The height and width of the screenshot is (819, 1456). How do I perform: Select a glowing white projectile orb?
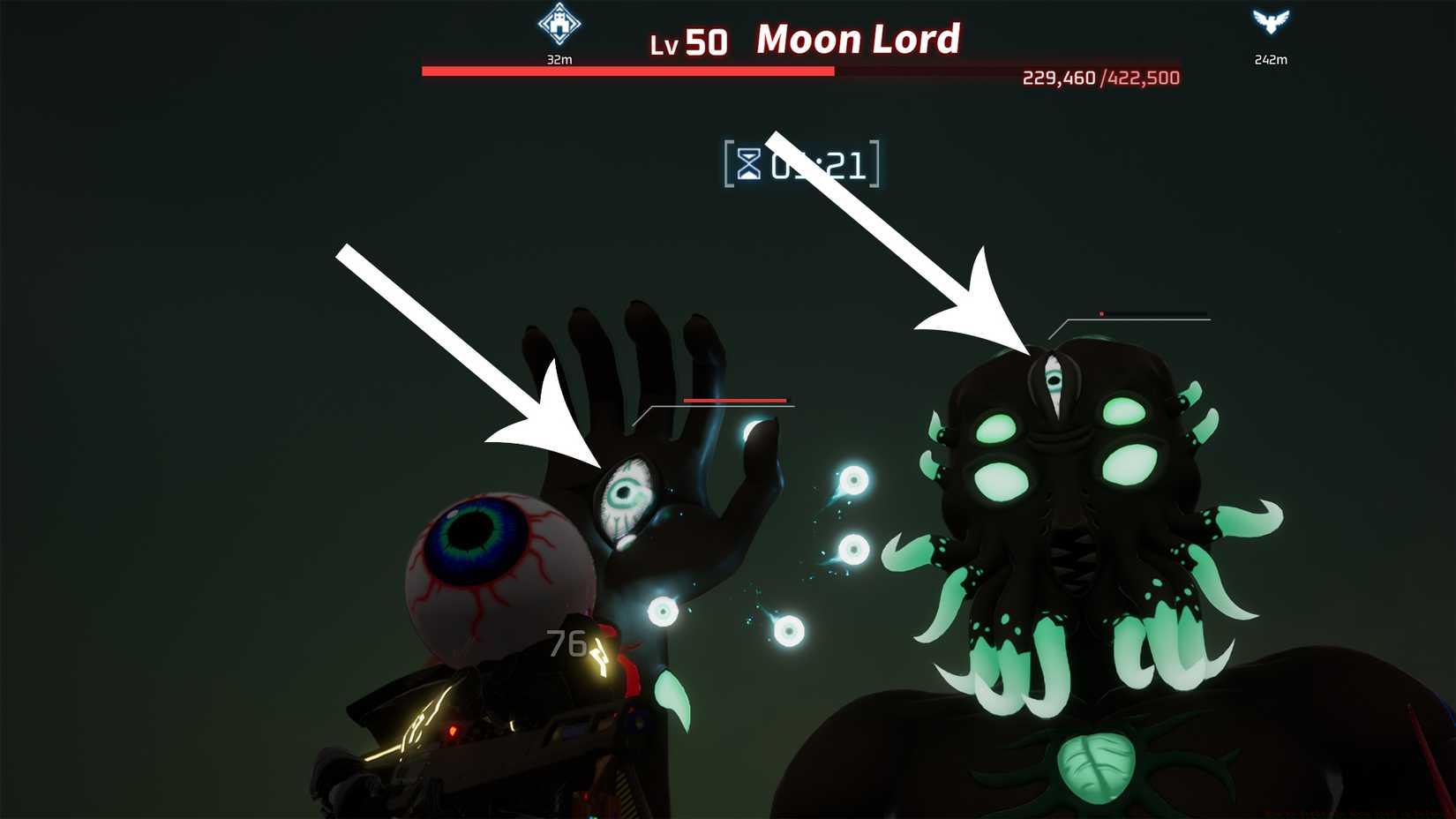click(x=852, y=481)
